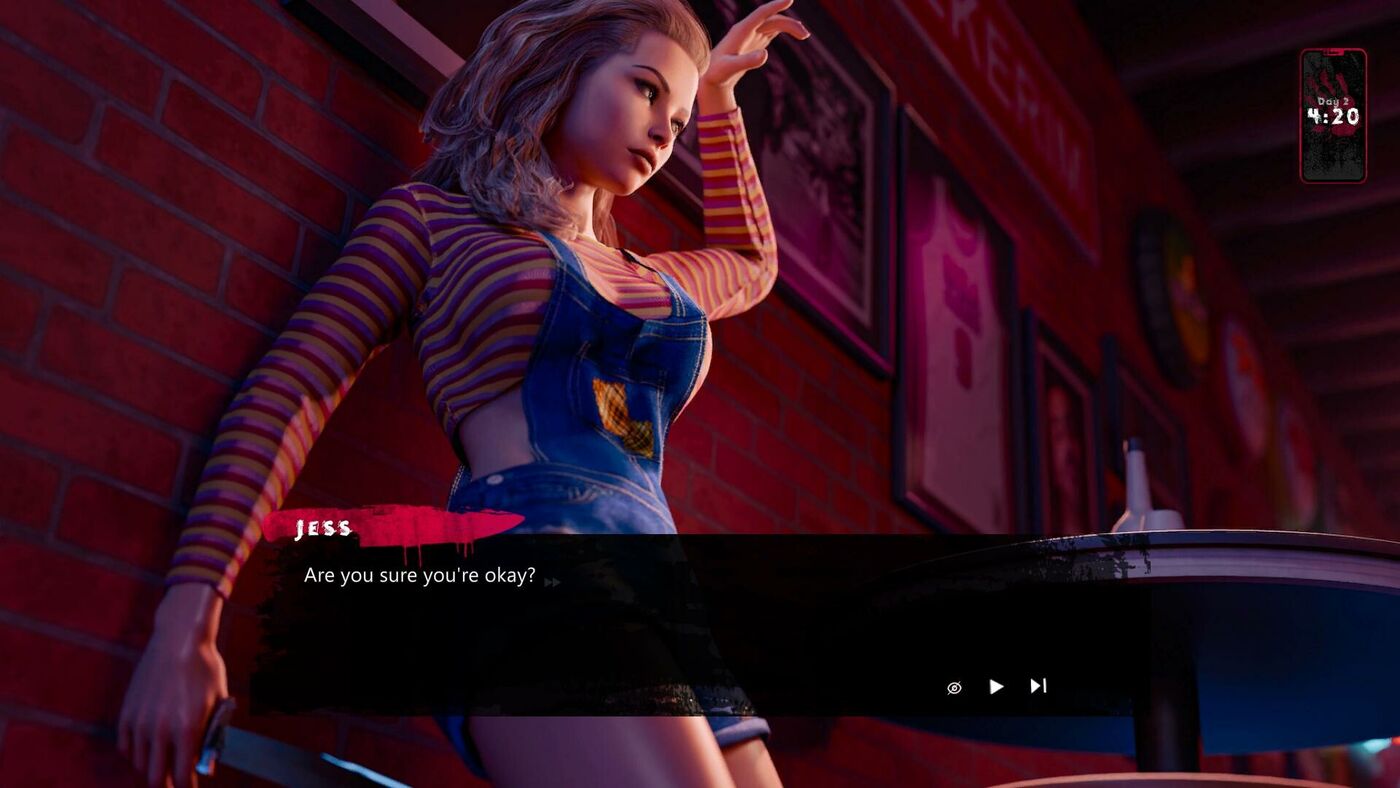The image size is (1400, 788).
Task: Hide the dialogue box with the eye icon
Action: click(954, 687)
